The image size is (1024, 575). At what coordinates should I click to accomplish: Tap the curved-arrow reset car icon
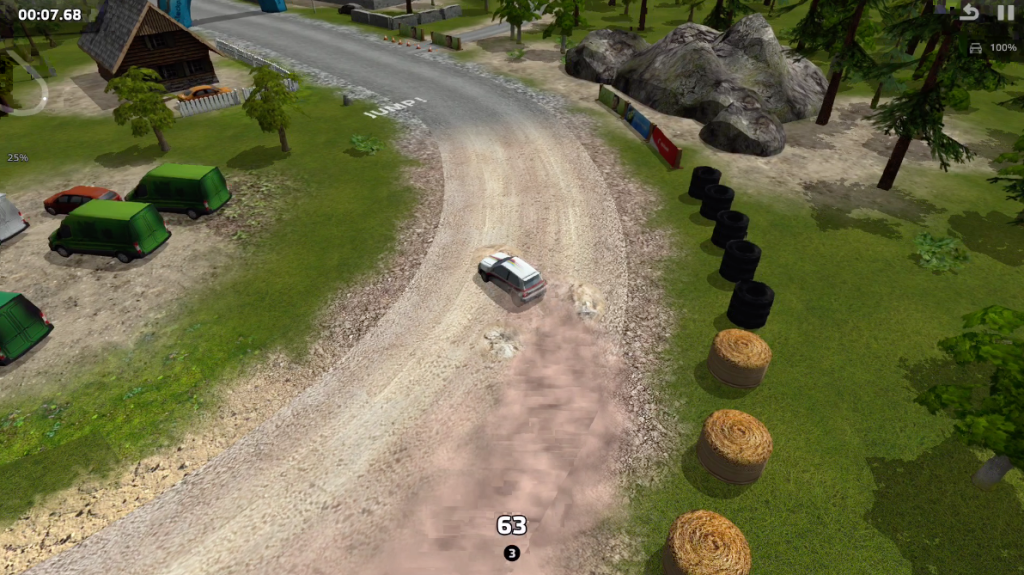click(x=969, y=13)
